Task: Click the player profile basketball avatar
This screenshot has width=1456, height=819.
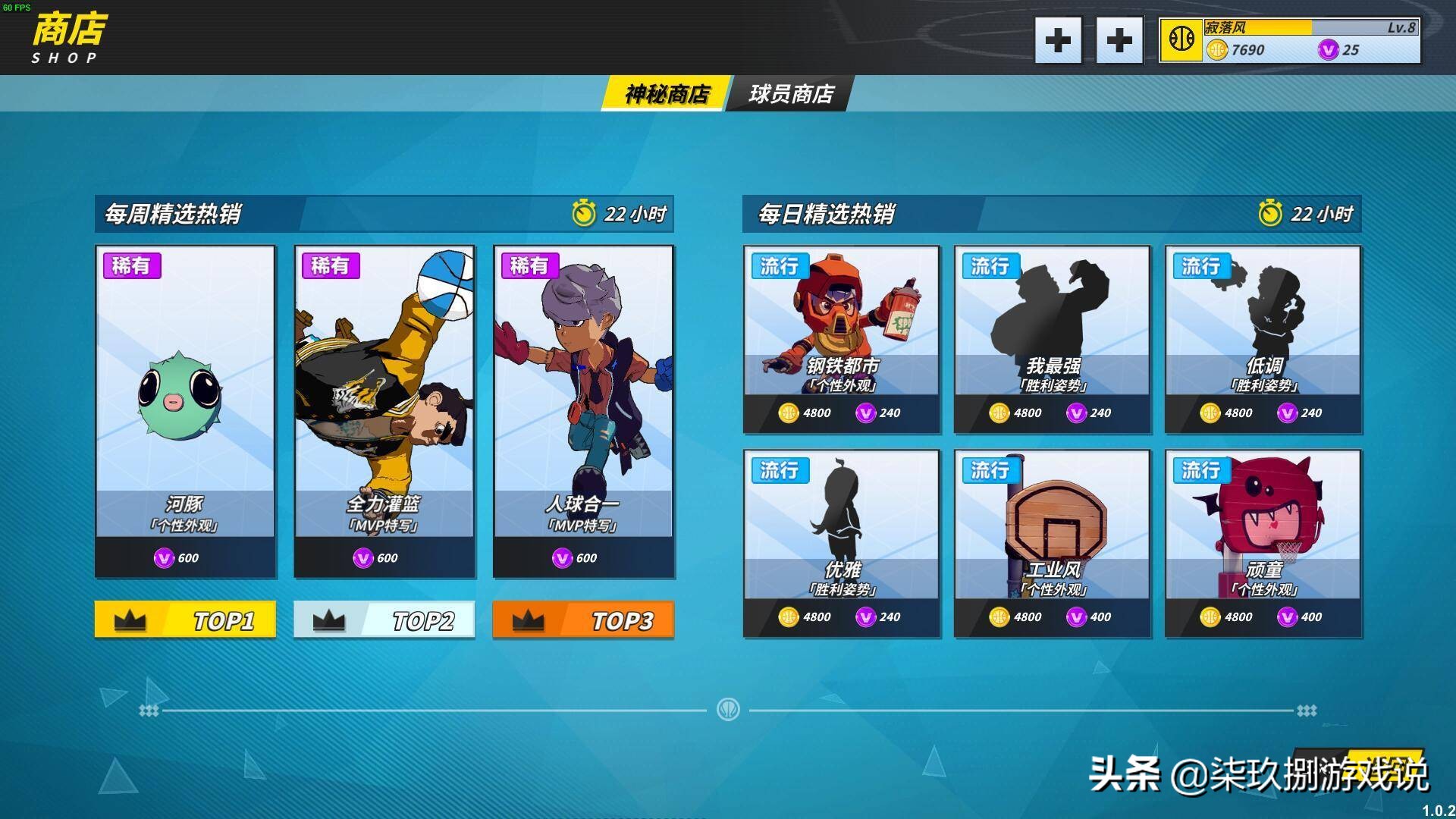Action: [1181, 39]
